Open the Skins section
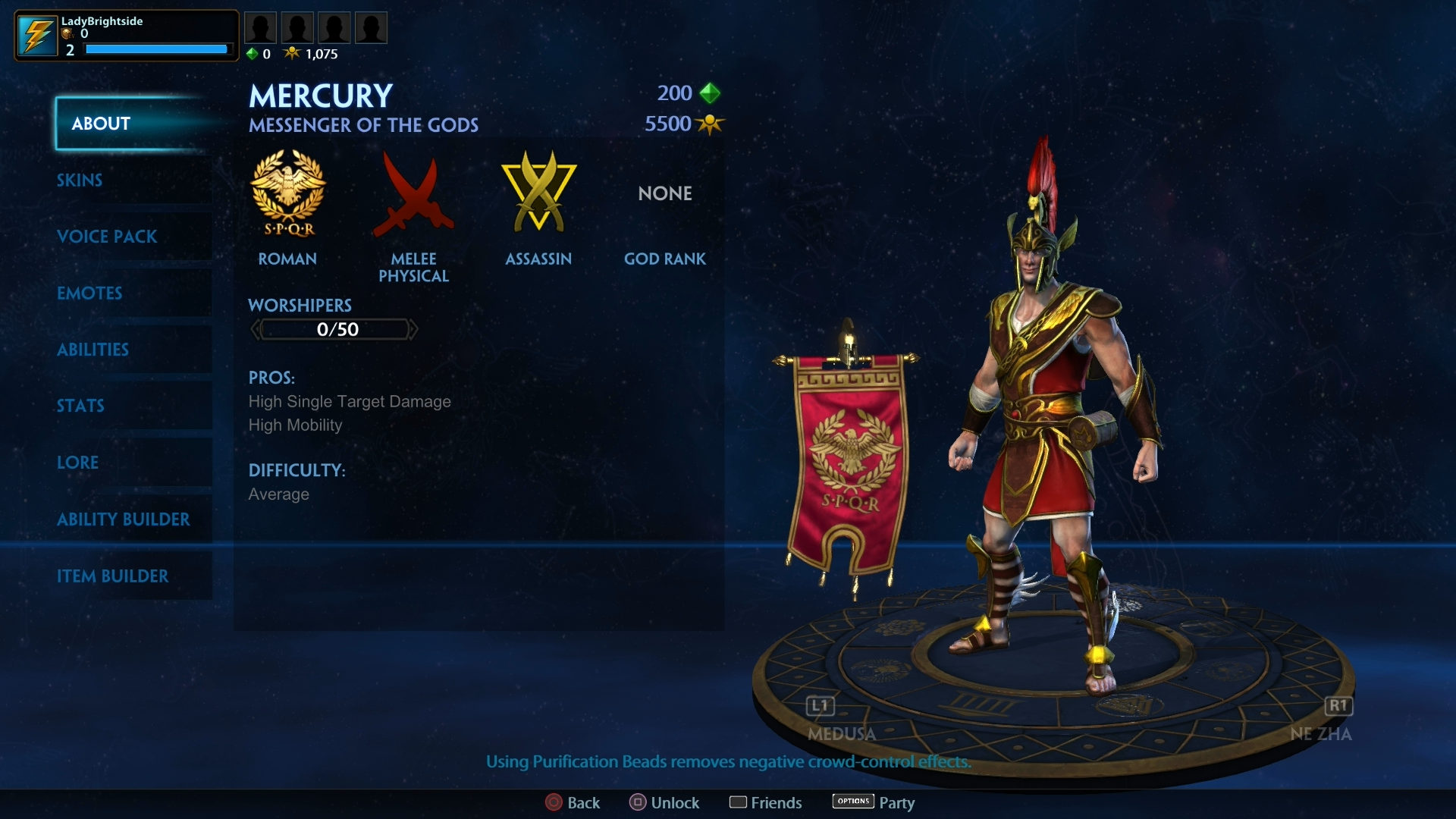The image size is (1456, 819). point(80,180)
